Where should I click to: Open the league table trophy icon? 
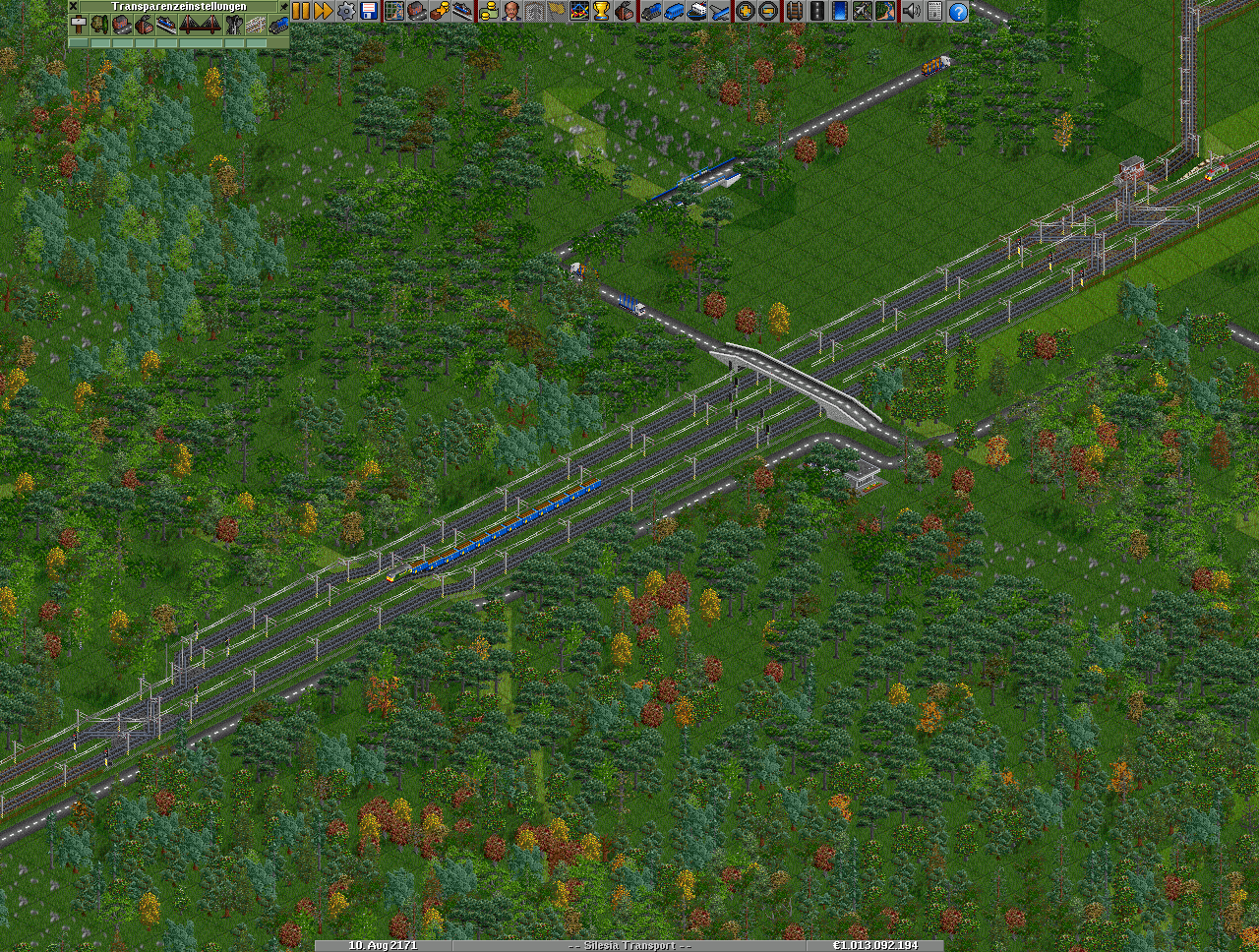pyautogui.click(x=602, y=11)
